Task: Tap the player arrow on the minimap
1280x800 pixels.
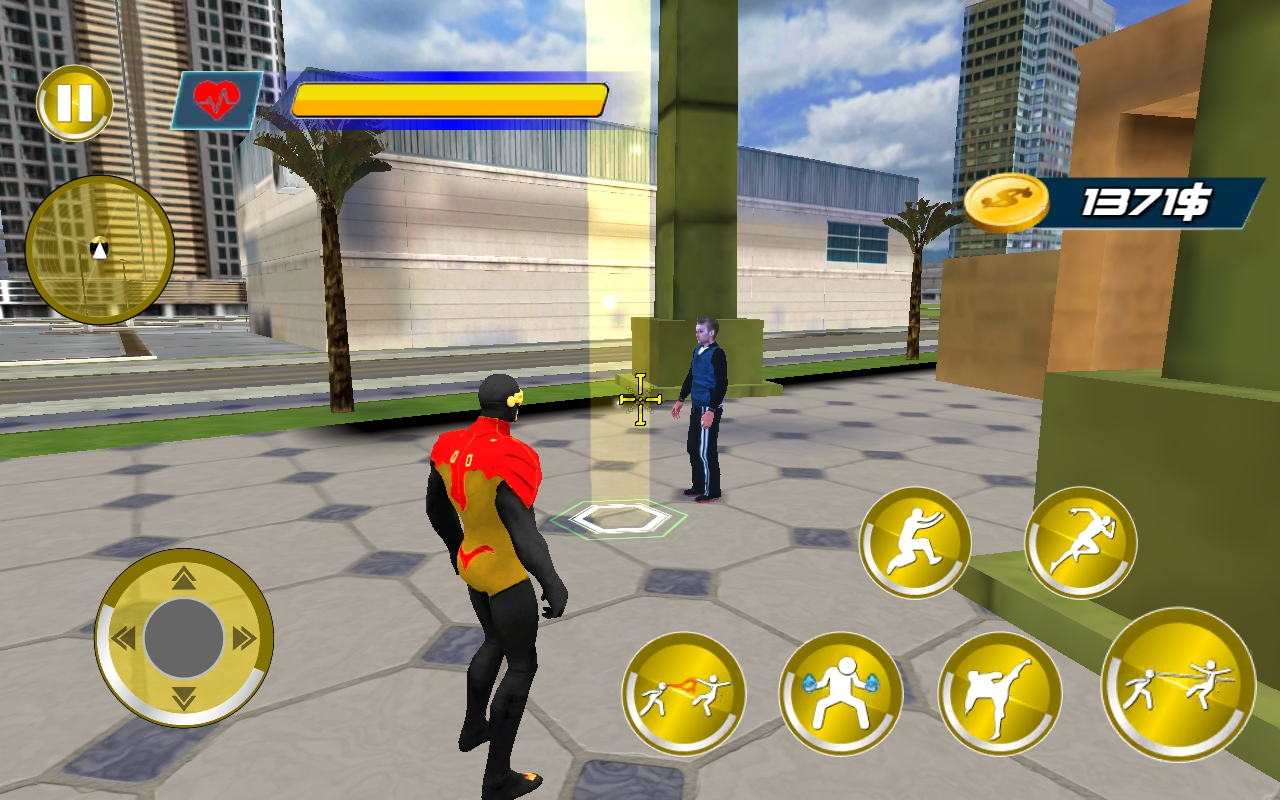Action: [x=97, y=250]
